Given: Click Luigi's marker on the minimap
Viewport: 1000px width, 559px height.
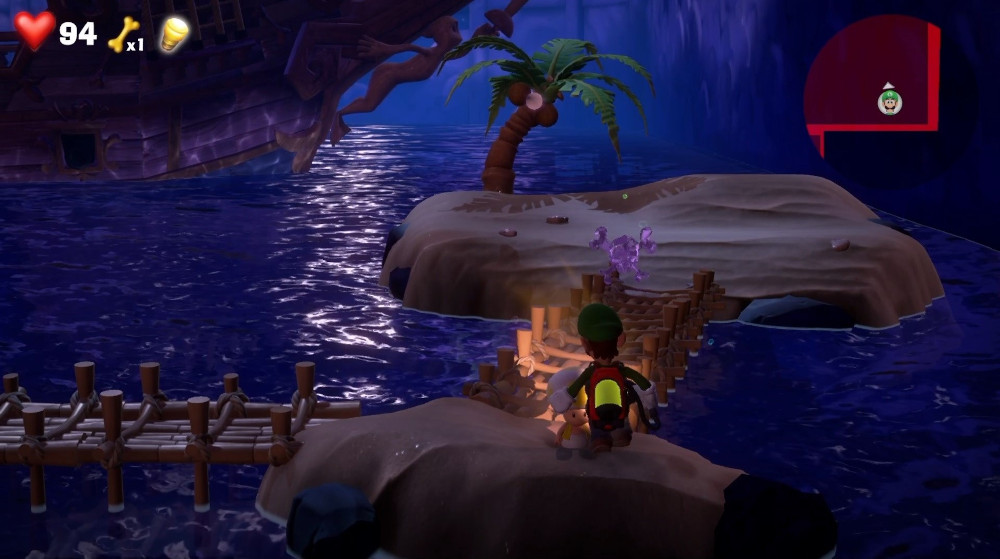Looking at the screenshot, I should 889,101.
